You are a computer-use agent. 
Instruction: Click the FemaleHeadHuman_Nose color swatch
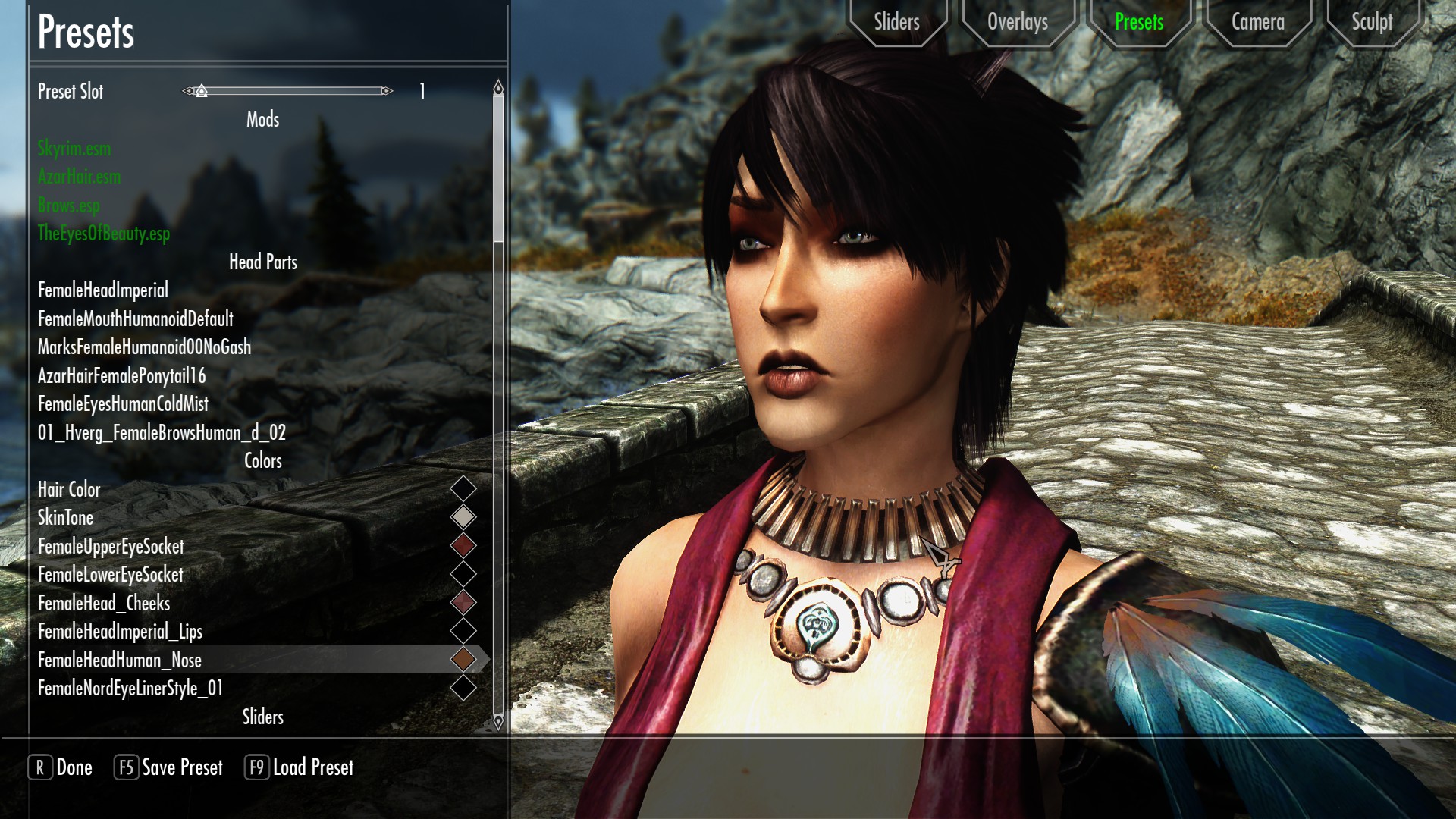pyautogui.click(x=463, y=660)
